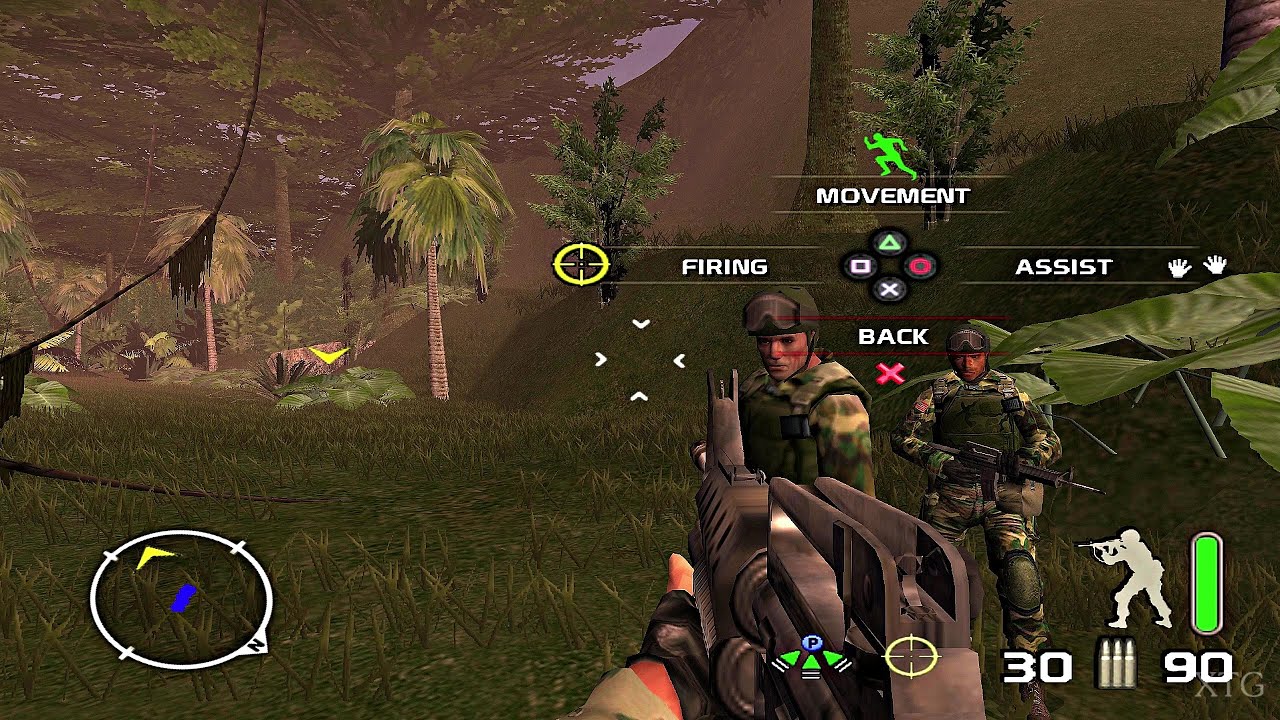The image size is (1280, 720).
Task: Click the white hand signals icon
Action: (x=1198, y=266)
